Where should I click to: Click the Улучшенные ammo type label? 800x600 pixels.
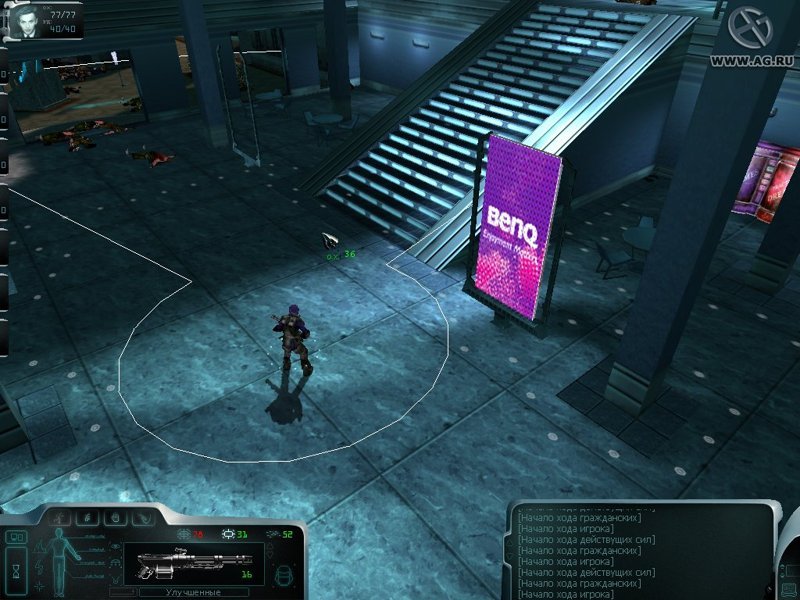coord(192,592)
